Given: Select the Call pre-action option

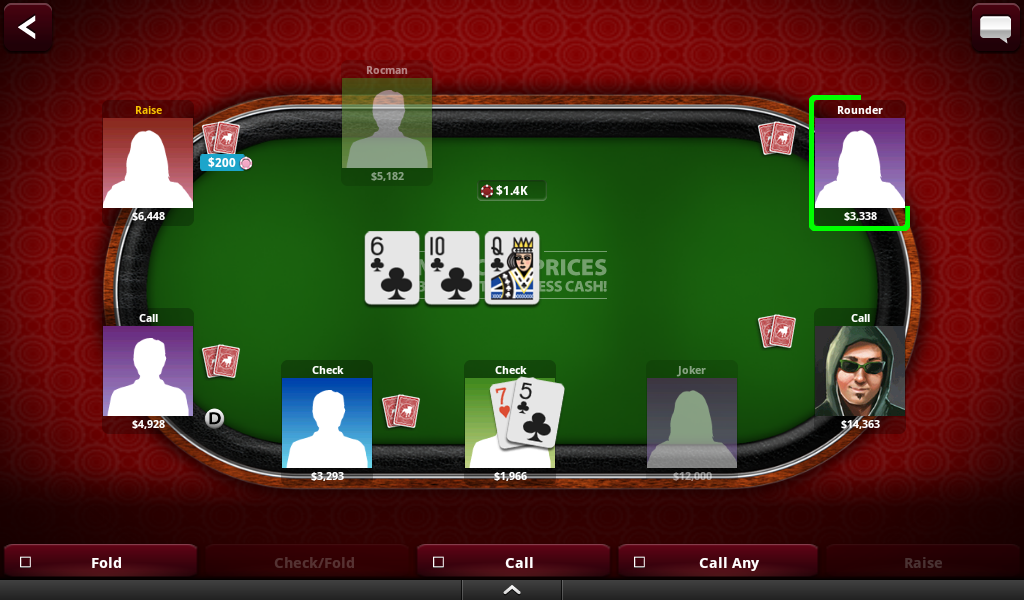Looking at the screenshot, I should point(438,562).
